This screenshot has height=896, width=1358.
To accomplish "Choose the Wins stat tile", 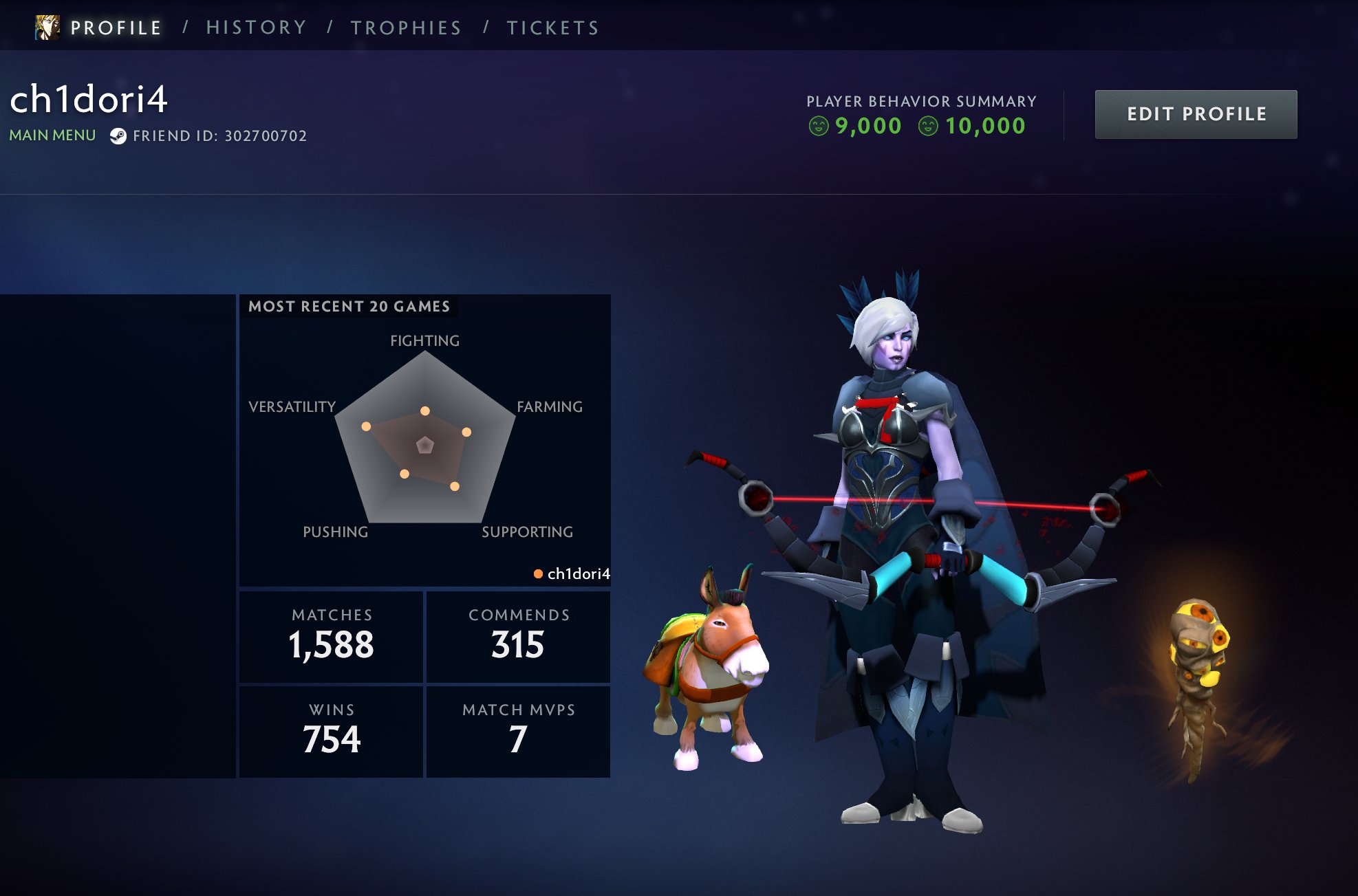I will pyautogui.click(x=332, y=731).
